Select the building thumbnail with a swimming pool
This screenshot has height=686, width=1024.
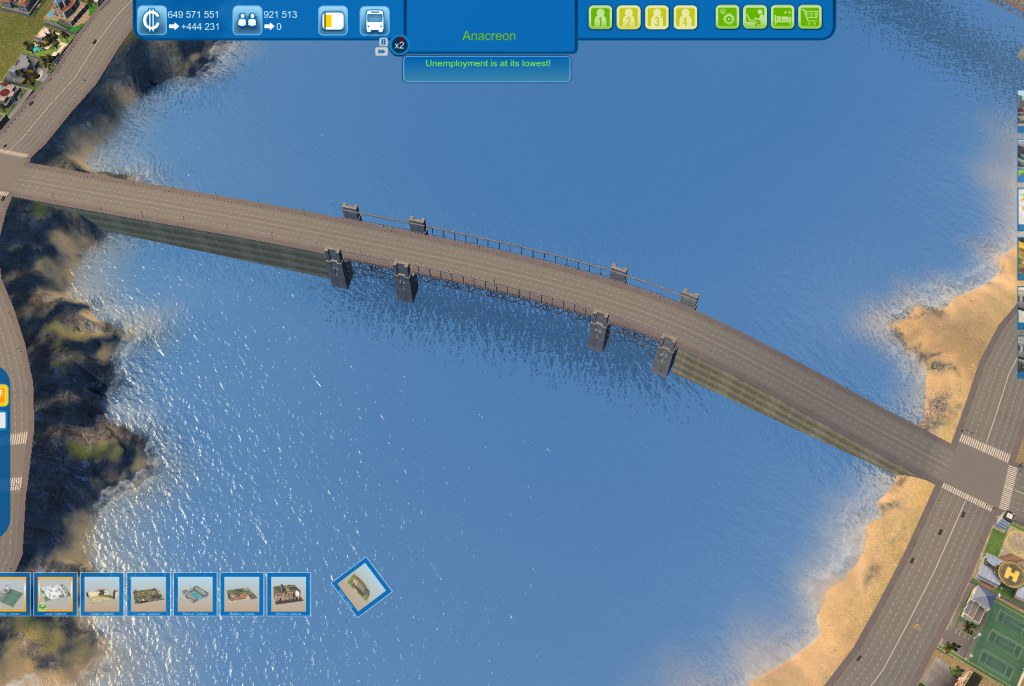[x=196, y=594]
